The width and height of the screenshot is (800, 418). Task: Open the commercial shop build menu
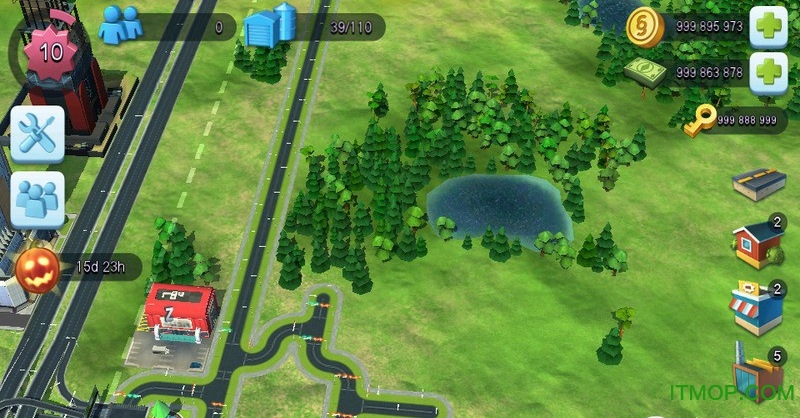click(757, 307)
